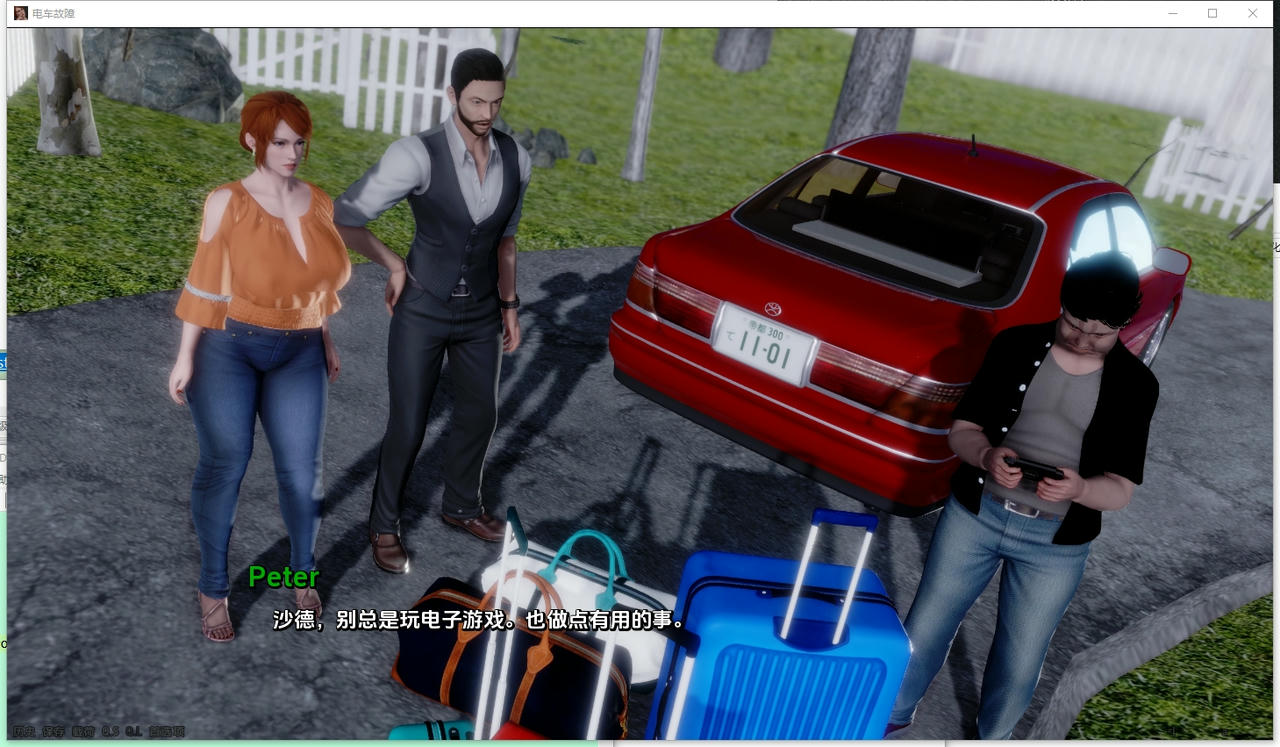Minimize the 电车故障 game window

(x=1171, y=13)
